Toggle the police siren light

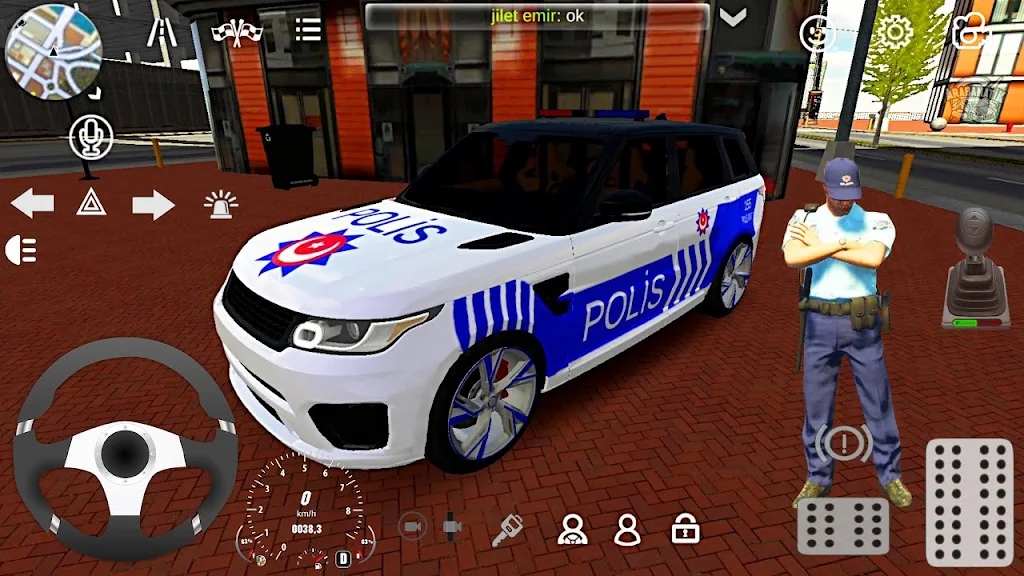[x=221, y=204]
